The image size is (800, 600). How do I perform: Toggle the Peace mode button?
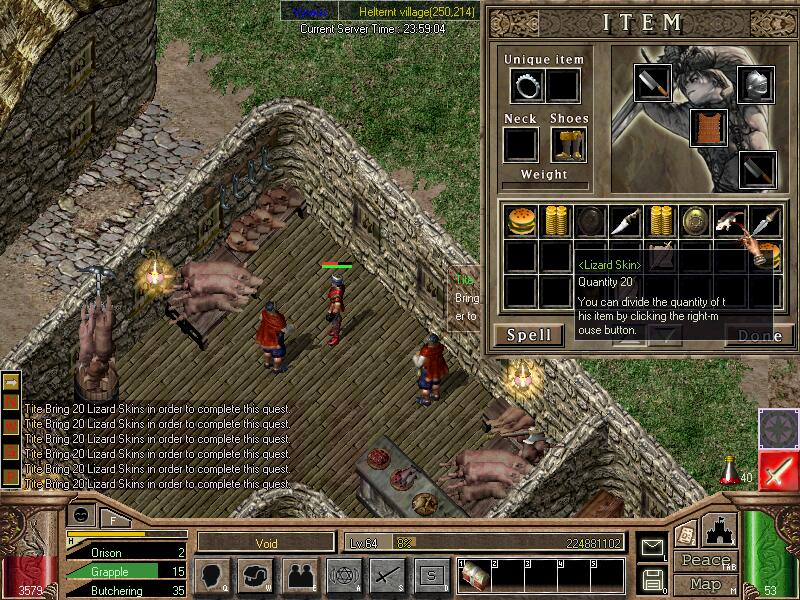pos(703,561)
